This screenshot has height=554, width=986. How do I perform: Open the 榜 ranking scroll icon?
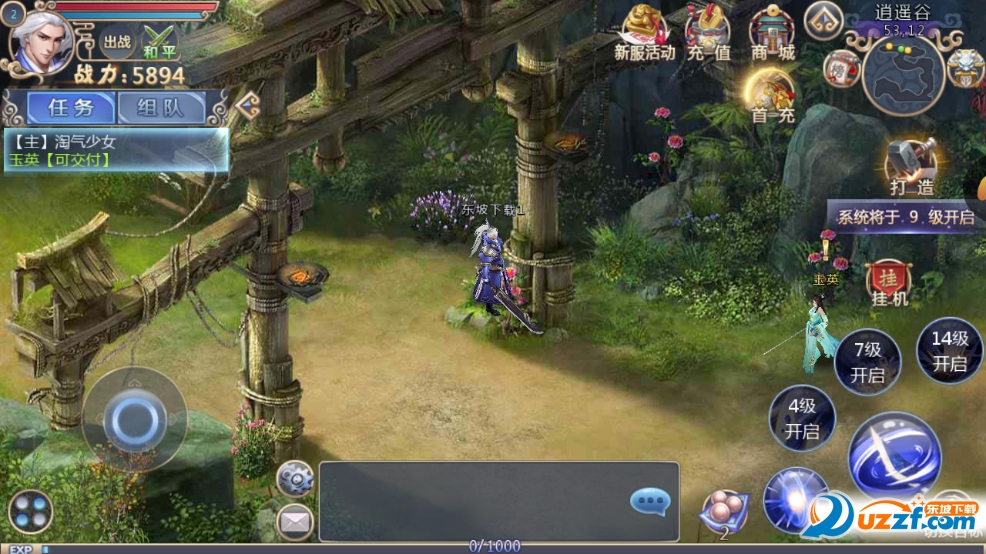coord(841,68)
